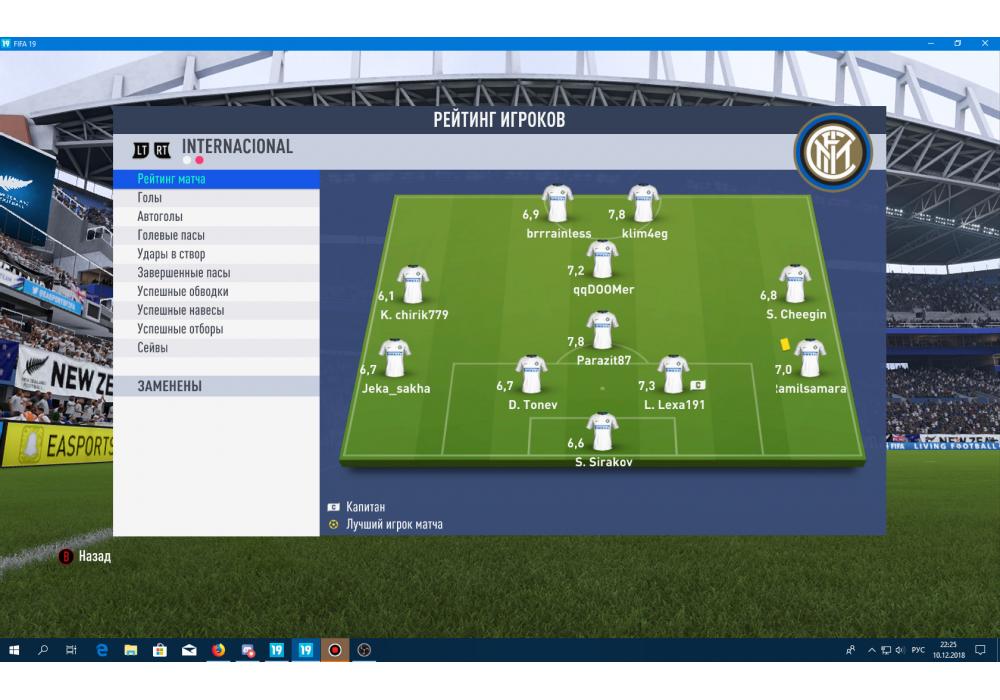Open the Голевые пасы stat list
This screenshot has height=700, width=1000.
point(171,235)
